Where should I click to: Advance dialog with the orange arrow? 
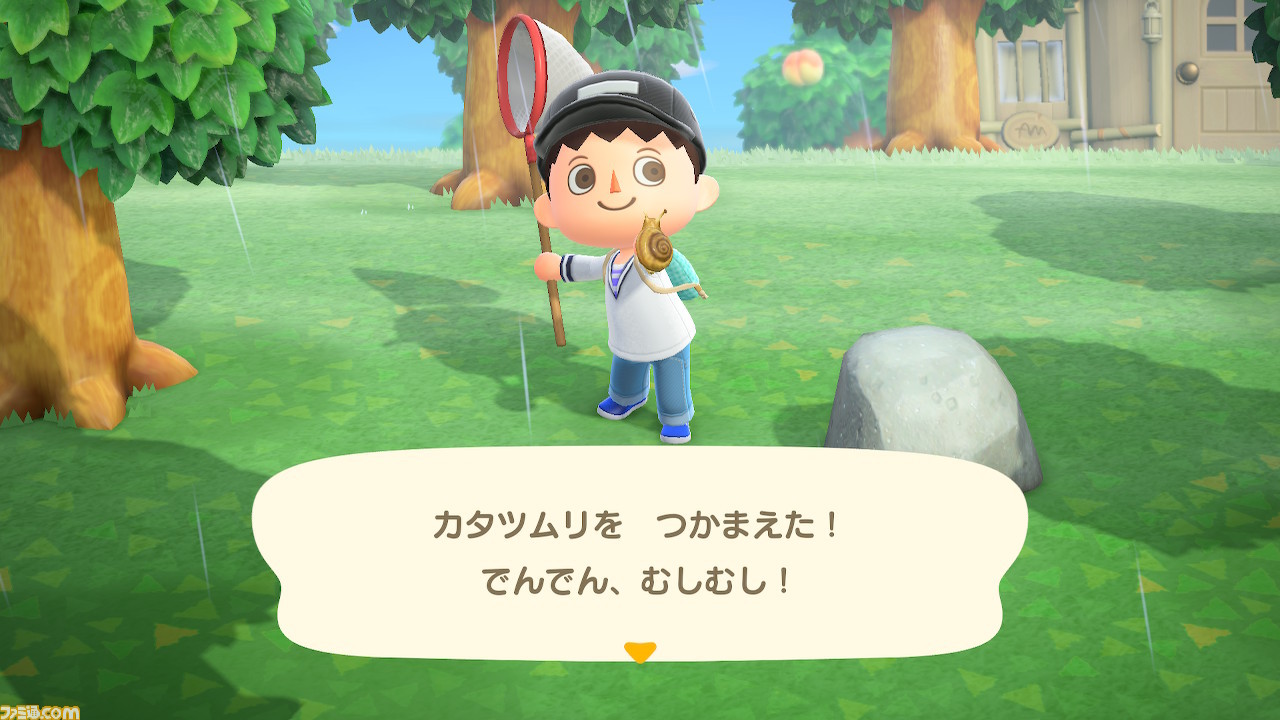[x=640, y=649]
